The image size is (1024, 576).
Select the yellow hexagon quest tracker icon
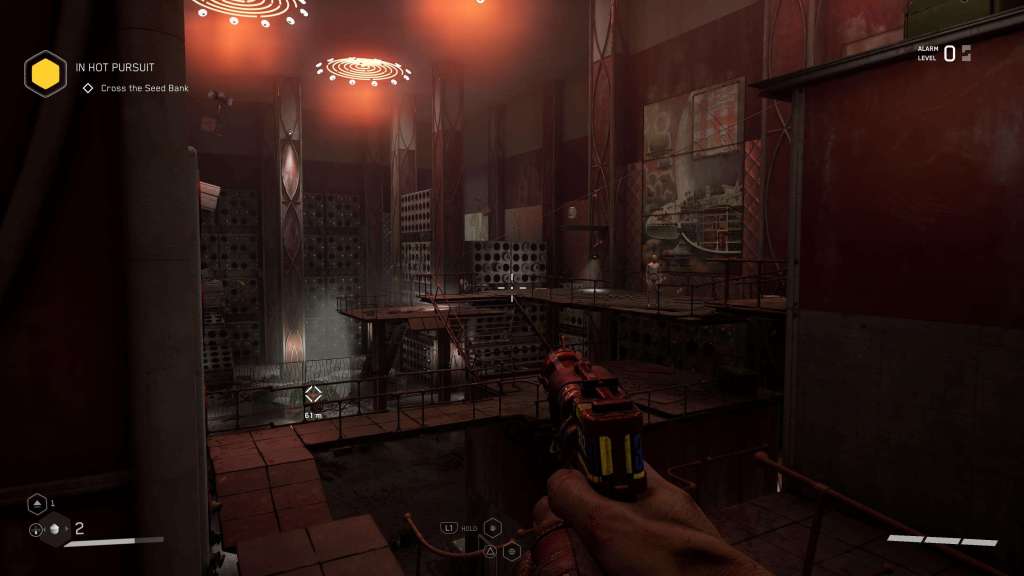coord(45,73)
